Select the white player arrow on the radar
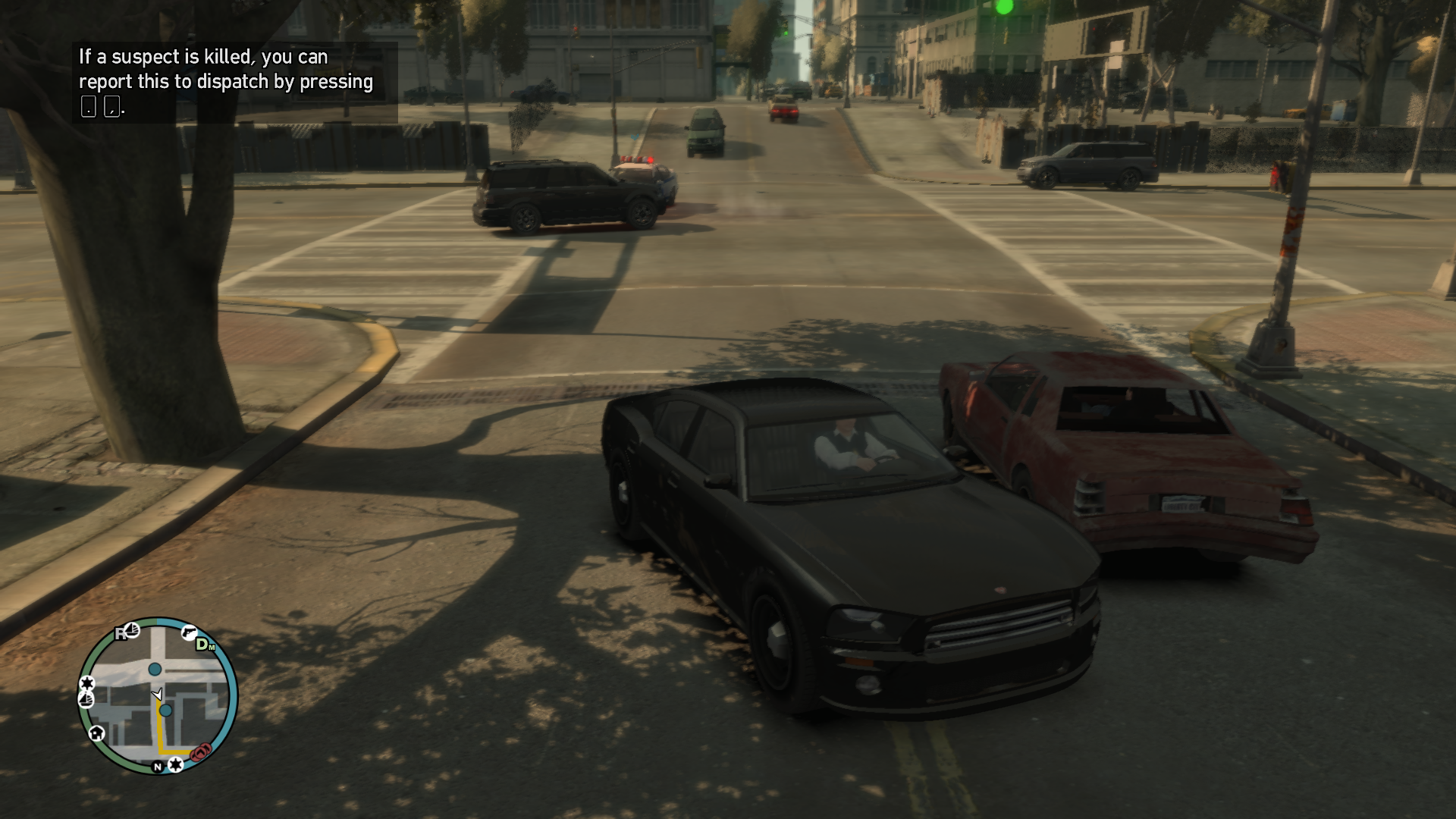Image resolution: width=1456 pixels, height=819 pixels. (x=158, y=694)
